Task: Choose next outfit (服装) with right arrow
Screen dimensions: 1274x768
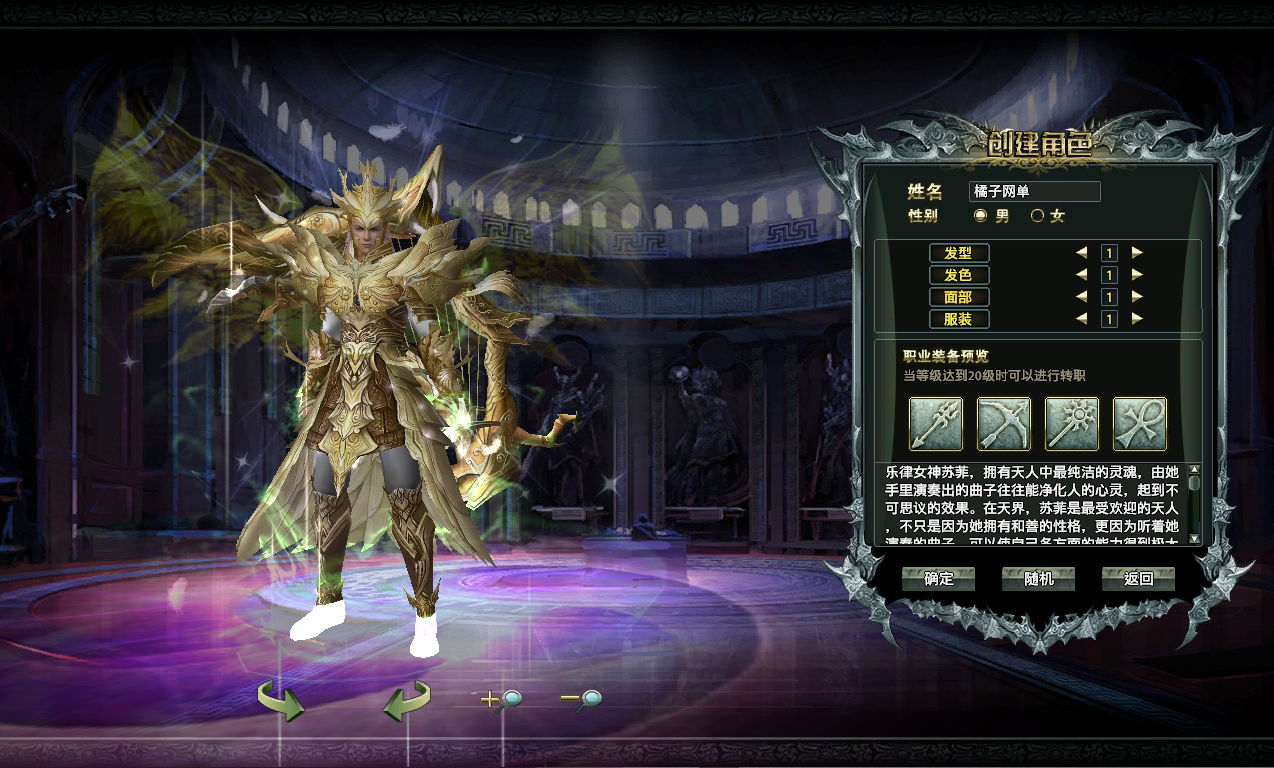Action: [x=1137, y=319]
